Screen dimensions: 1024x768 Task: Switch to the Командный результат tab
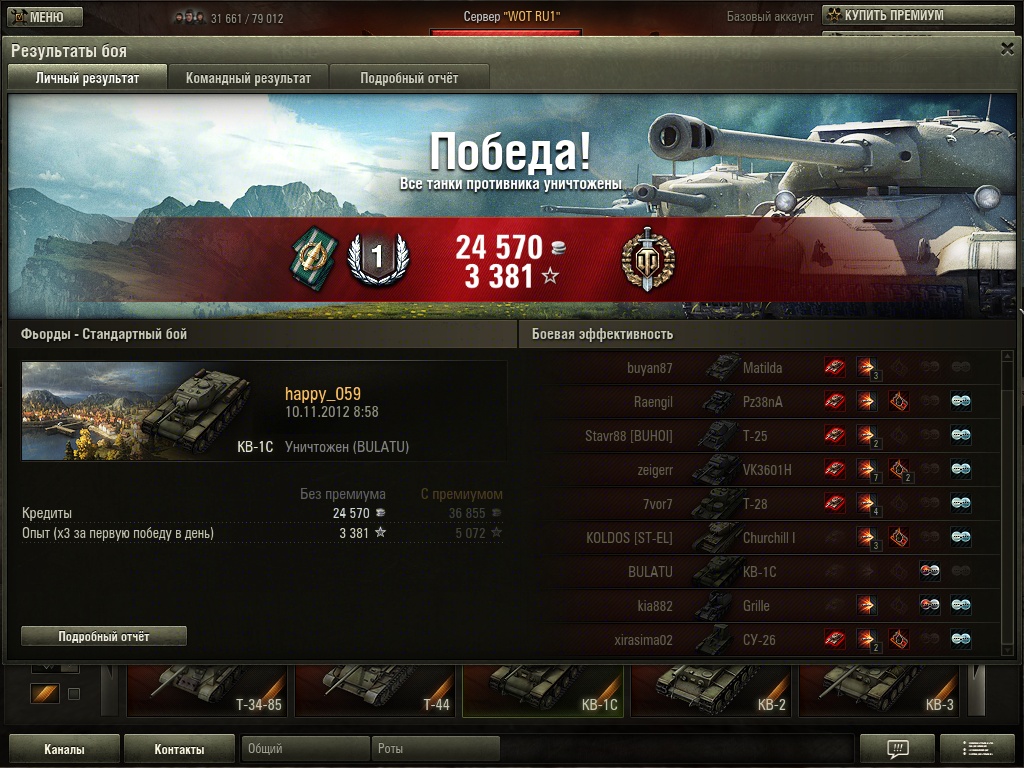coord(248,78)
